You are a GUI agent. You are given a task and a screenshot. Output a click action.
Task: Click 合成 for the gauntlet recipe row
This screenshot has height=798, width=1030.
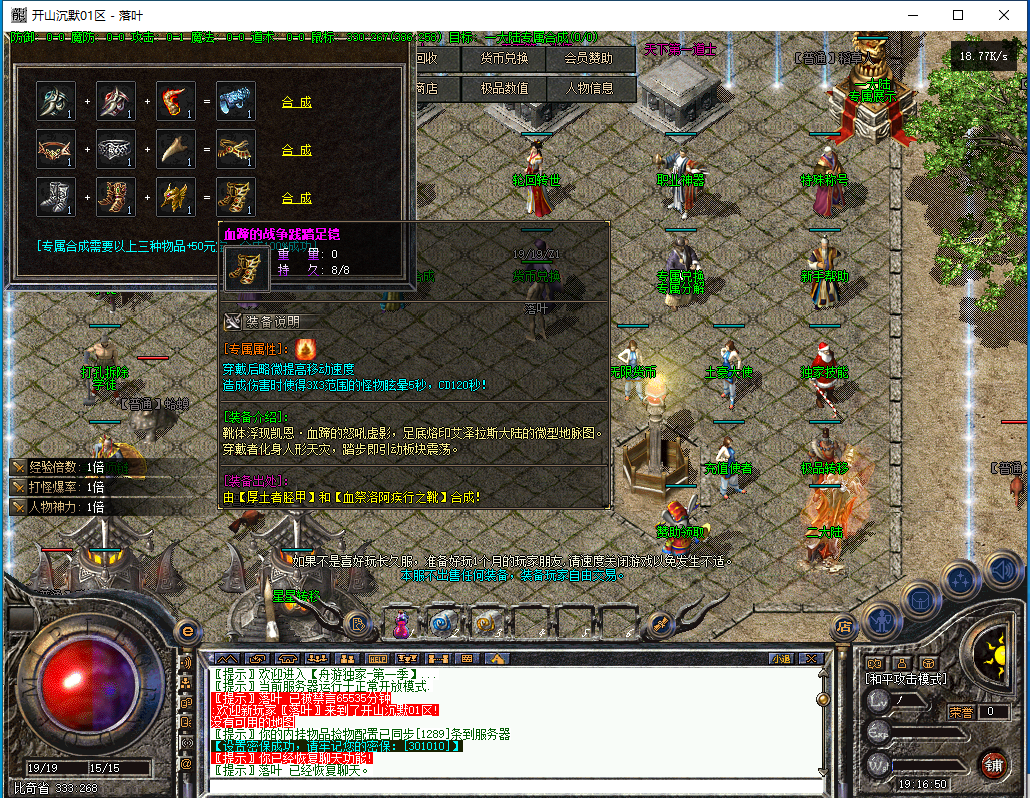pos(296,102)
